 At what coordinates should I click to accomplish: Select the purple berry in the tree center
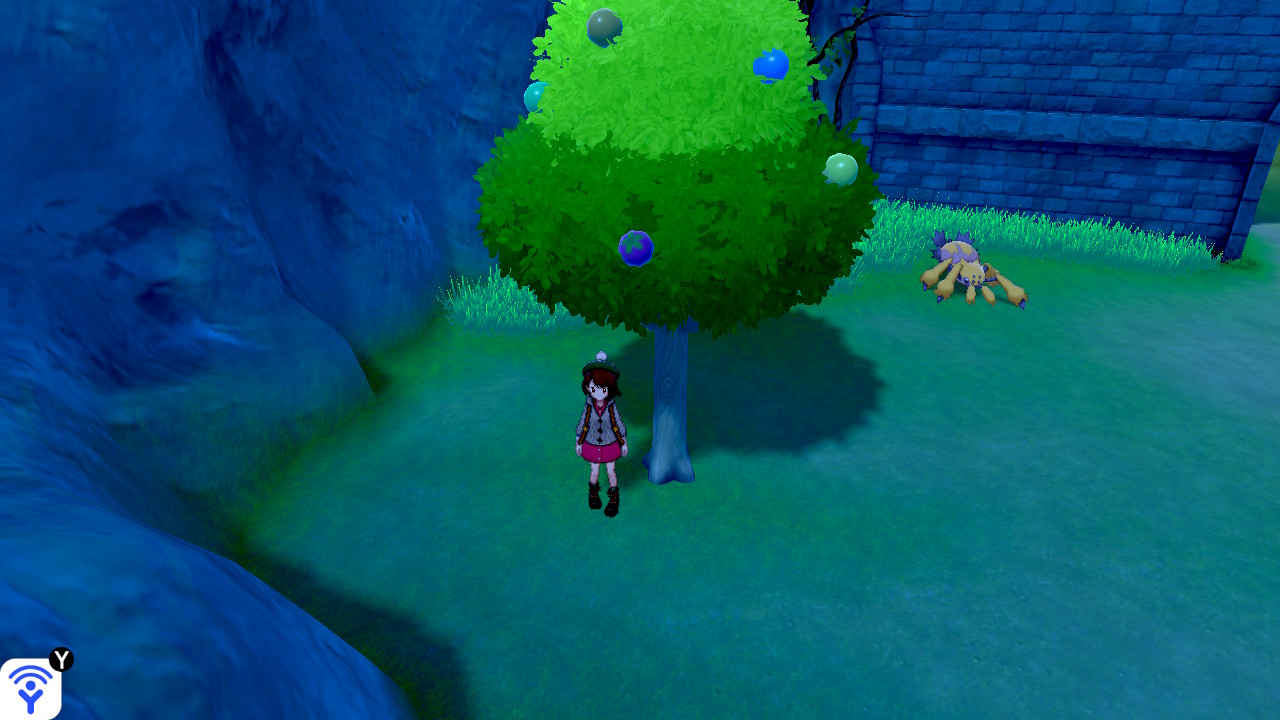click(634, 249)
